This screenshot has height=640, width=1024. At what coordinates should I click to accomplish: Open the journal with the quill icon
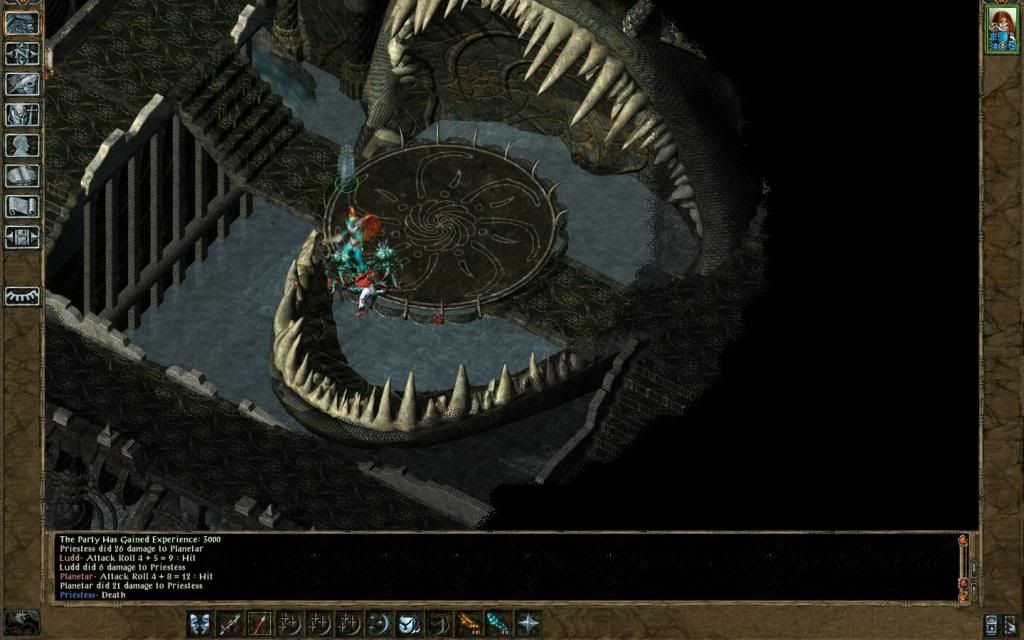click(x=22, y=84)
